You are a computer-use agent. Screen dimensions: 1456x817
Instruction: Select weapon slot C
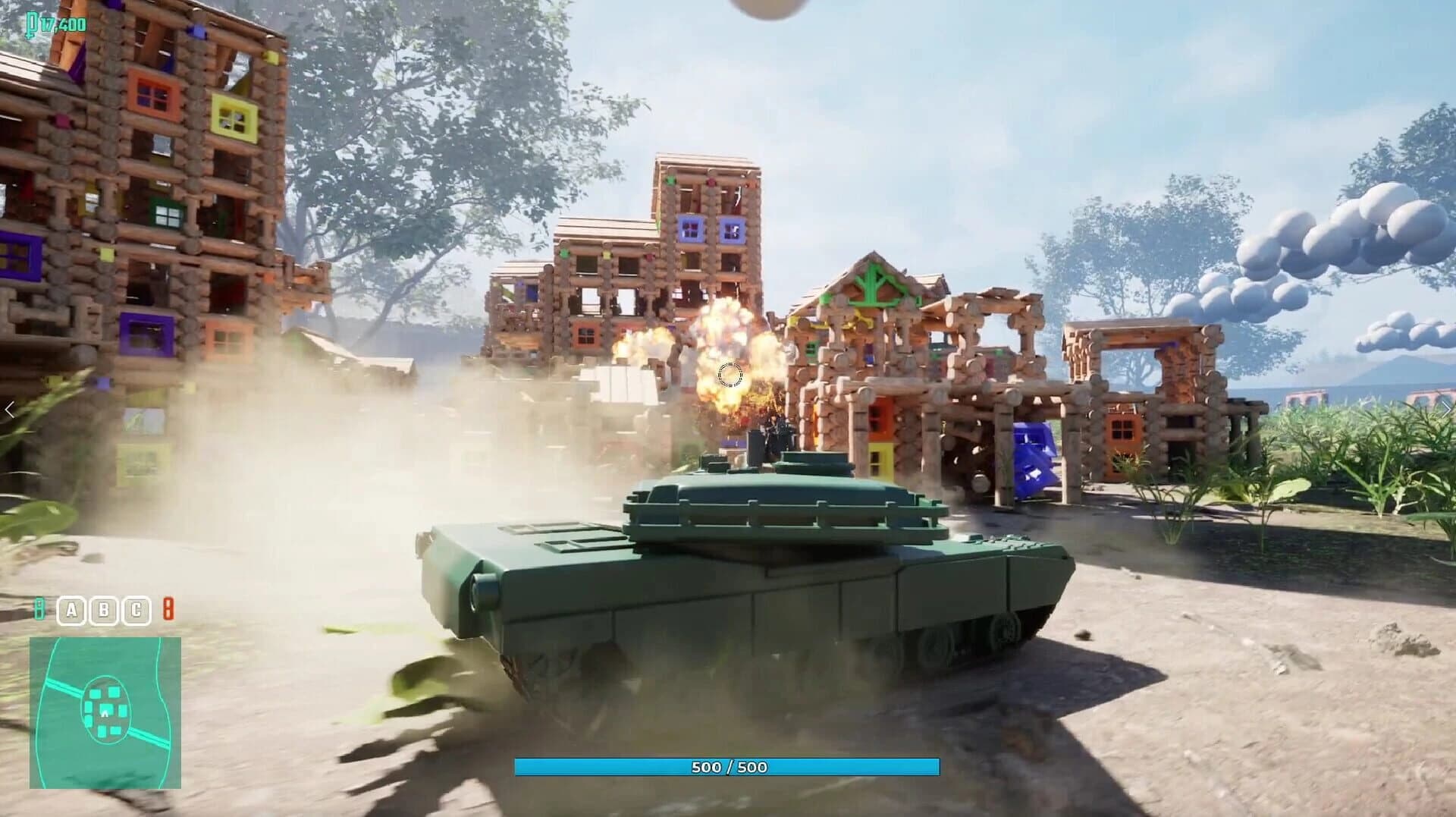(x=136, y=610)
